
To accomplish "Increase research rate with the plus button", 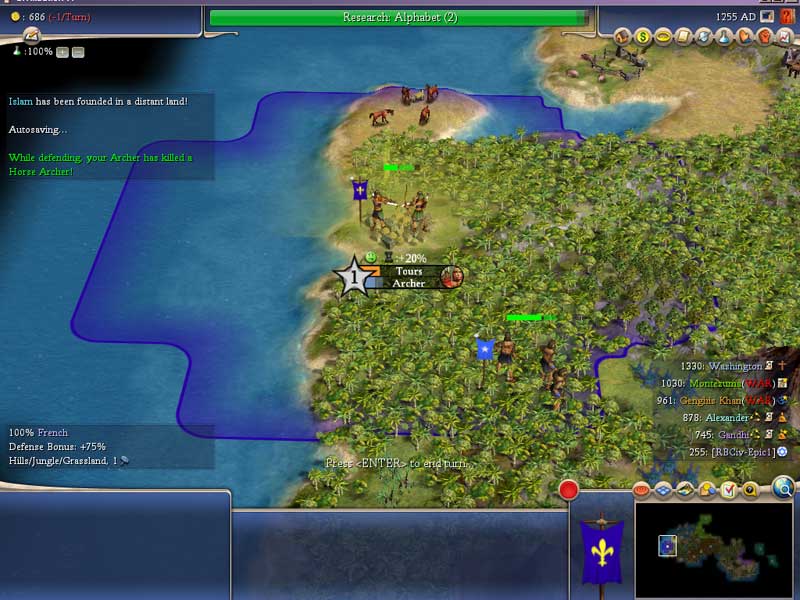I will click(x=62, y=52).
